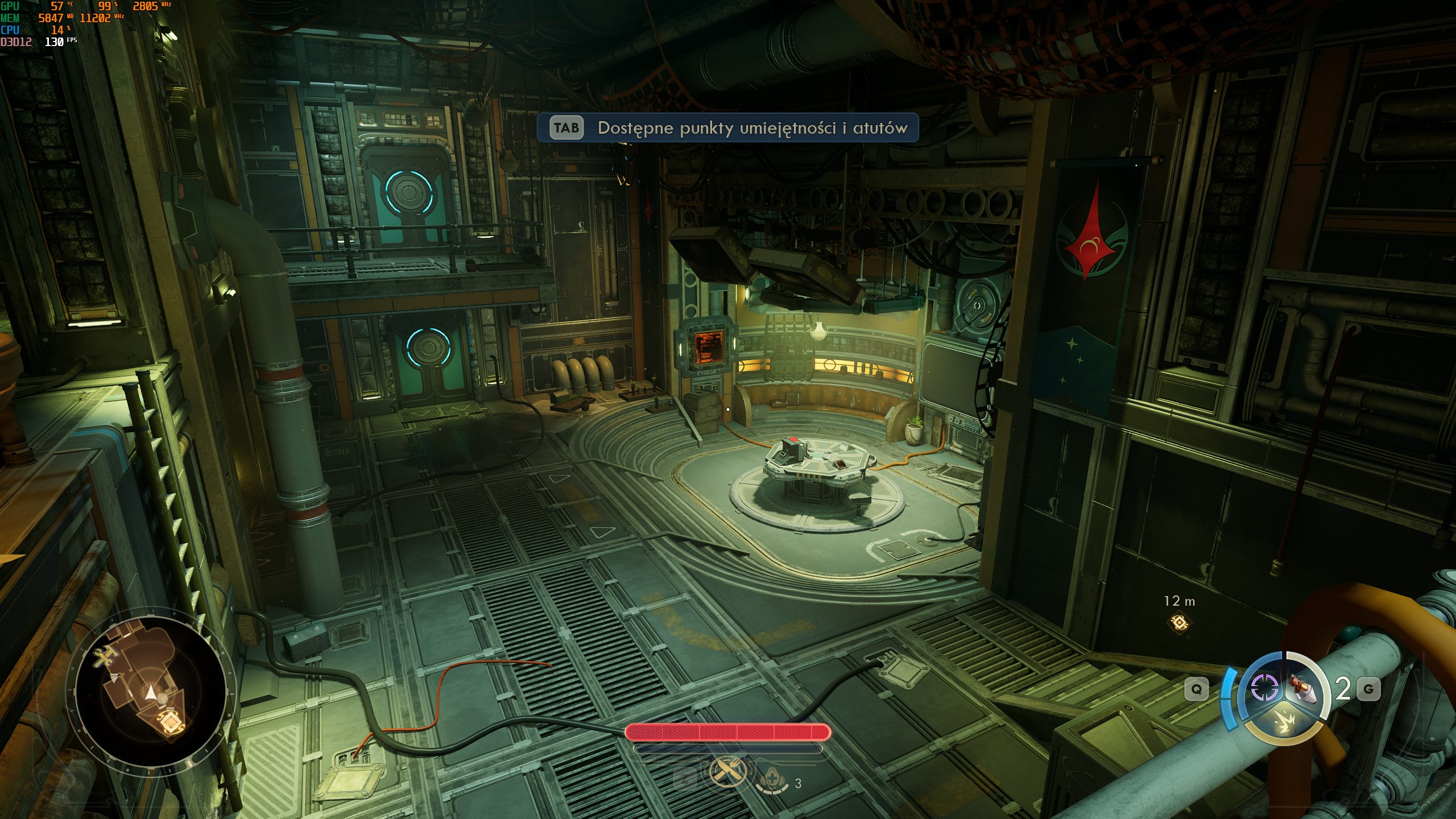Click the knife and fork food icon
Viewport: 1456px width, 819px height.
click(x=727, y=772)
